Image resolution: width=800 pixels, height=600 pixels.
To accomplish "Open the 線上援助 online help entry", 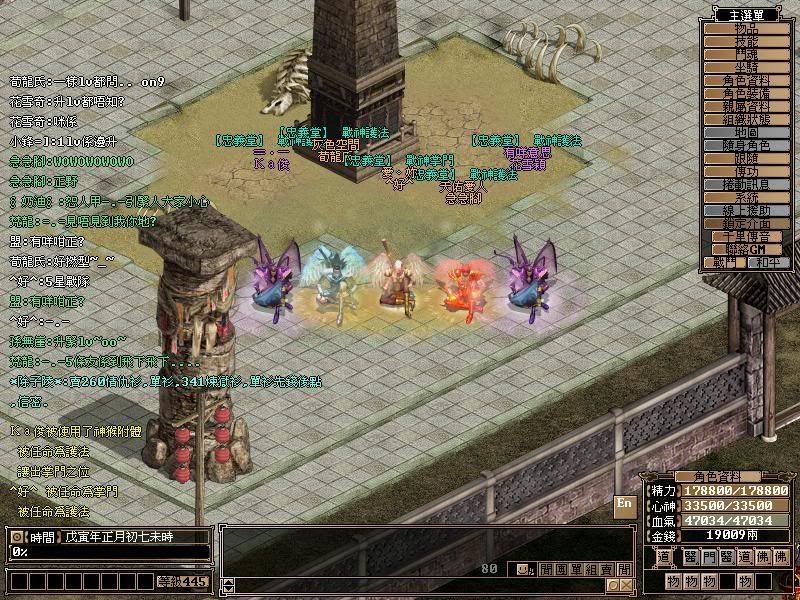I will [x=747, y=211].
